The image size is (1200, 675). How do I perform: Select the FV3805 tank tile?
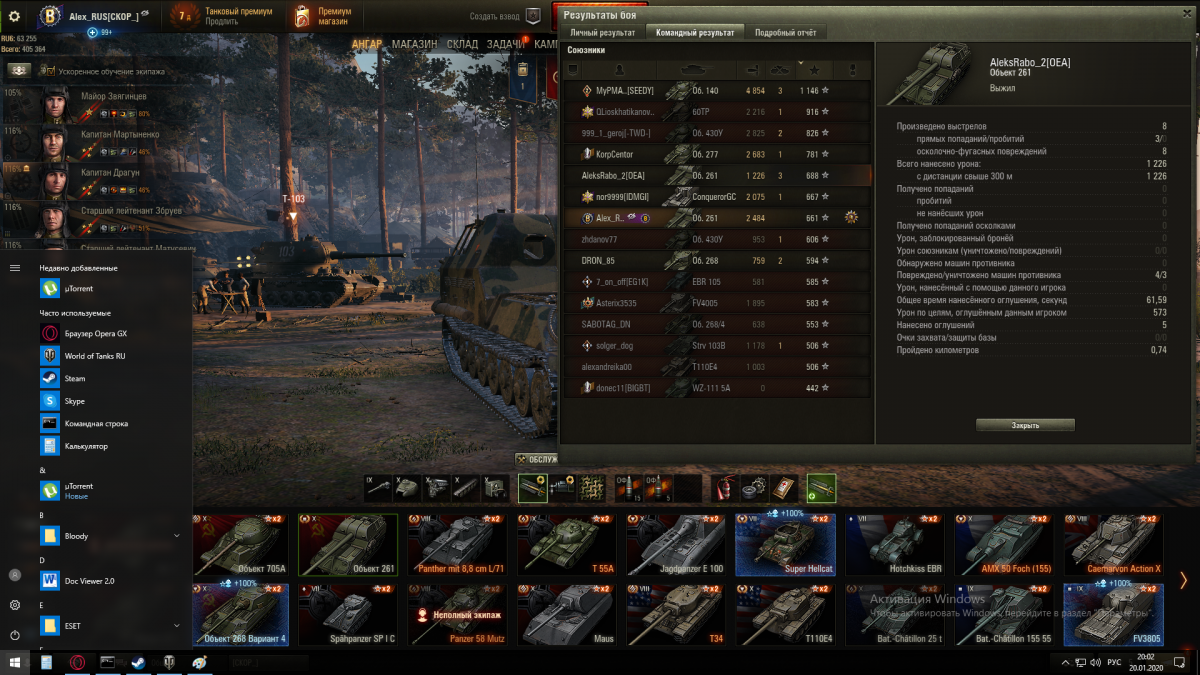pos(1113,615)
